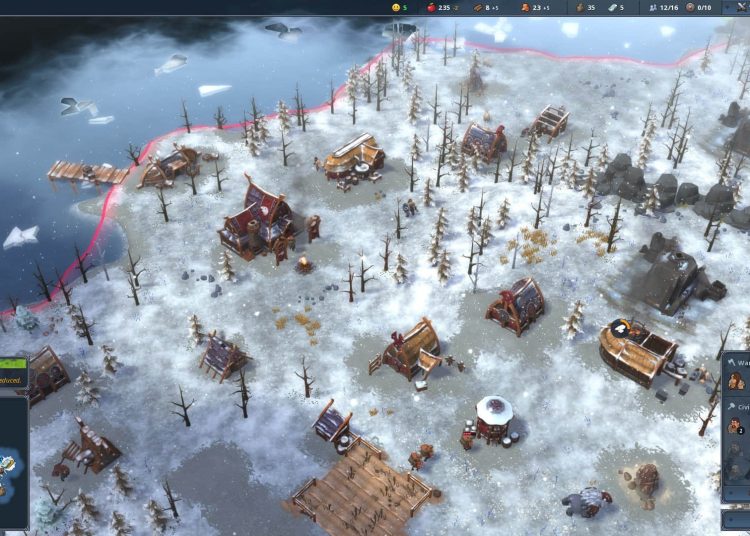Click the iron ingot resource icon

coord(610,7)
